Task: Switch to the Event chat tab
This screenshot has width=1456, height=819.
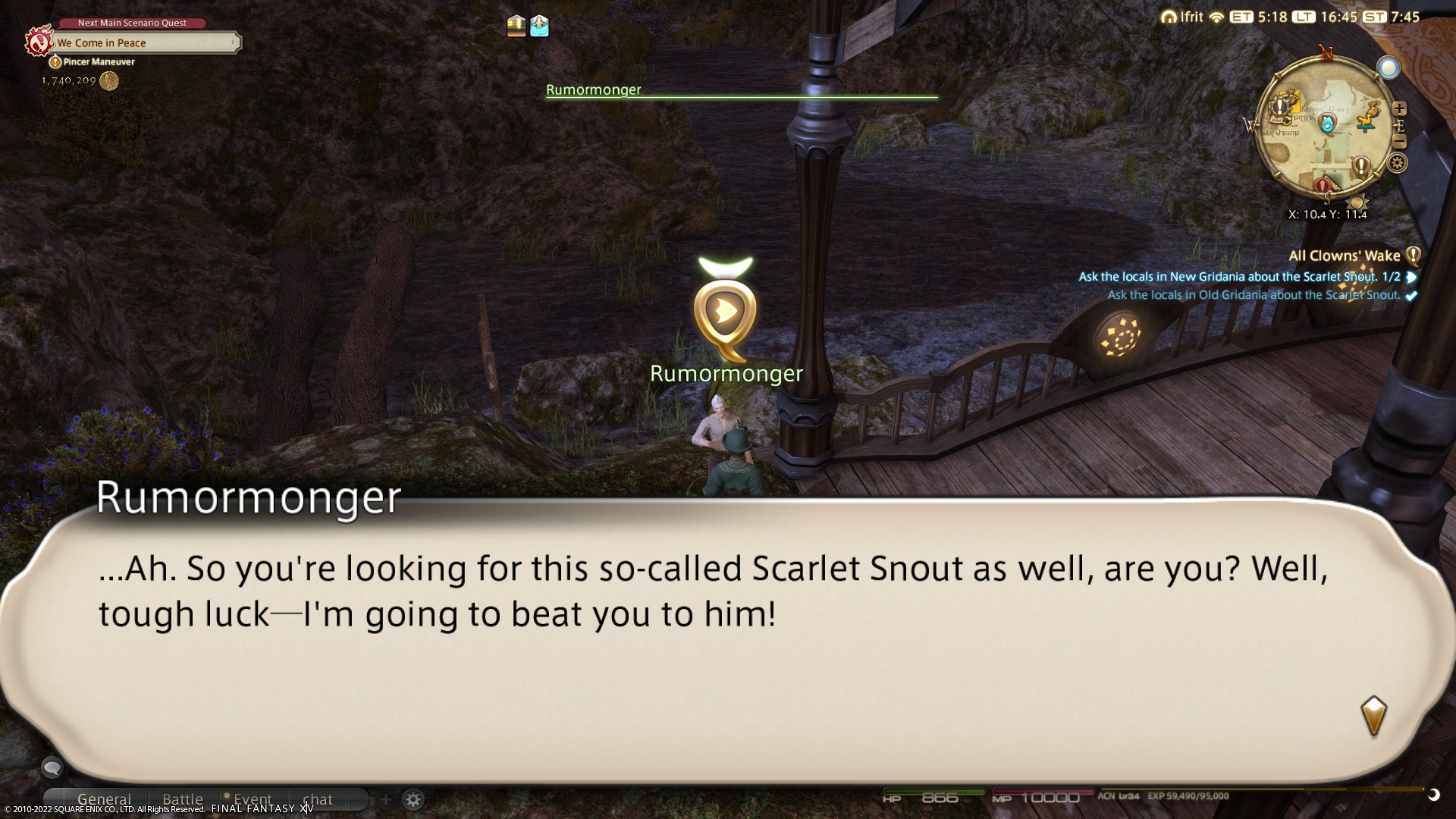Action: pos(253,799)
